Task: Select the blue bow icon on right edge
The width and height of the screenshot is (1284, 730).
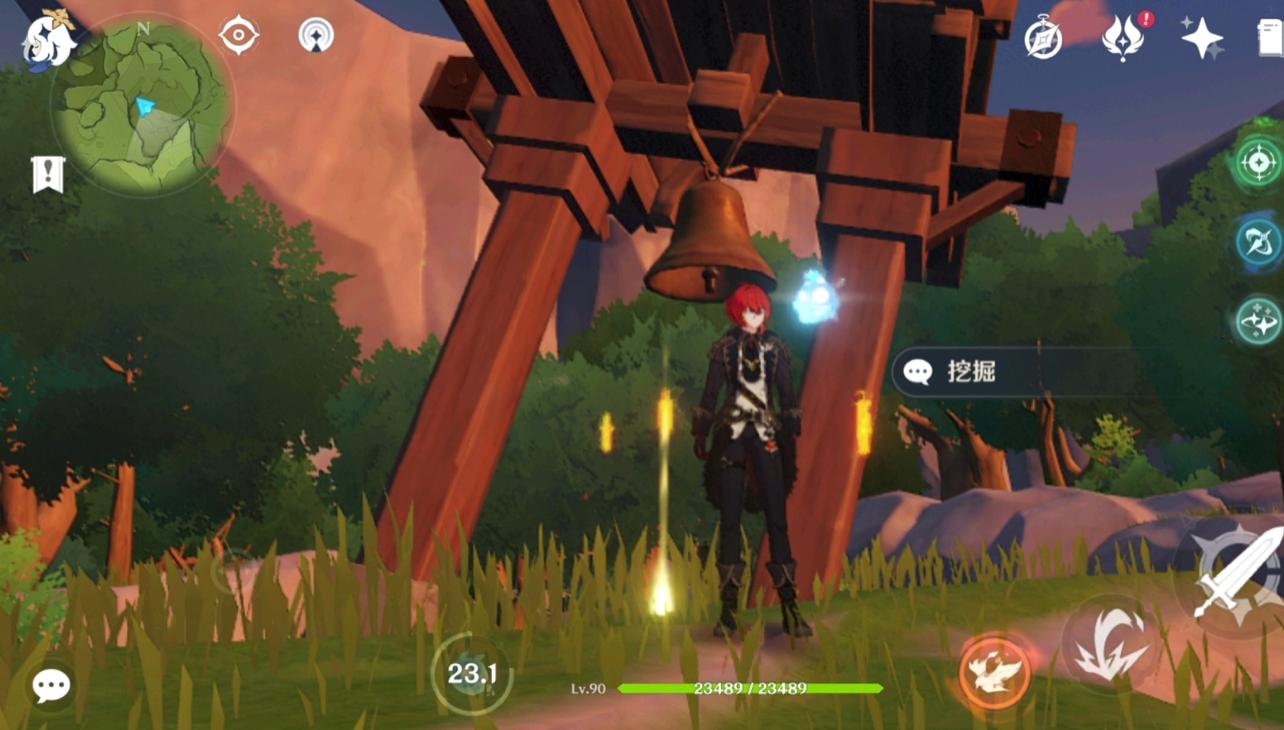Action: [x=1259, y=242]
